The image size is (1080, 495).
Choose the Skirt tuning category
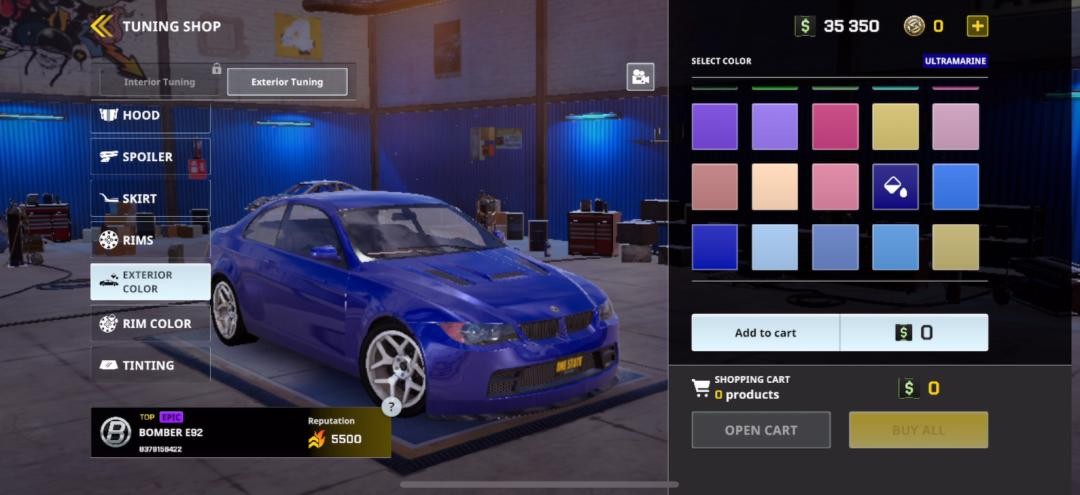pyautogui.click(x=150, y=199)
